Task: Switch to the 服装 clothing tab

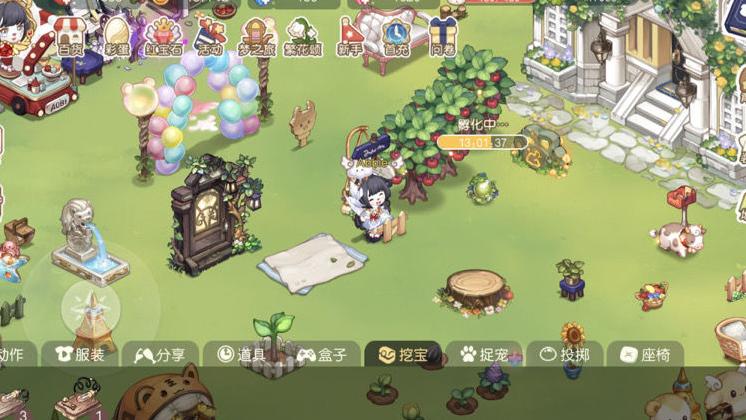Action: 81,354
